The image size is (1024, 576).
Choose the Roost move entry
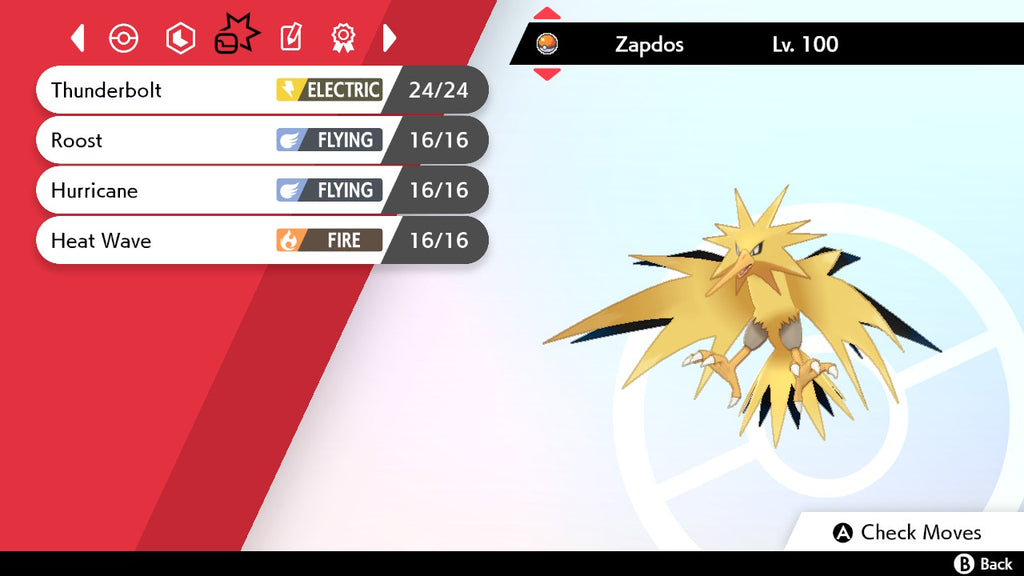point(260,140)
